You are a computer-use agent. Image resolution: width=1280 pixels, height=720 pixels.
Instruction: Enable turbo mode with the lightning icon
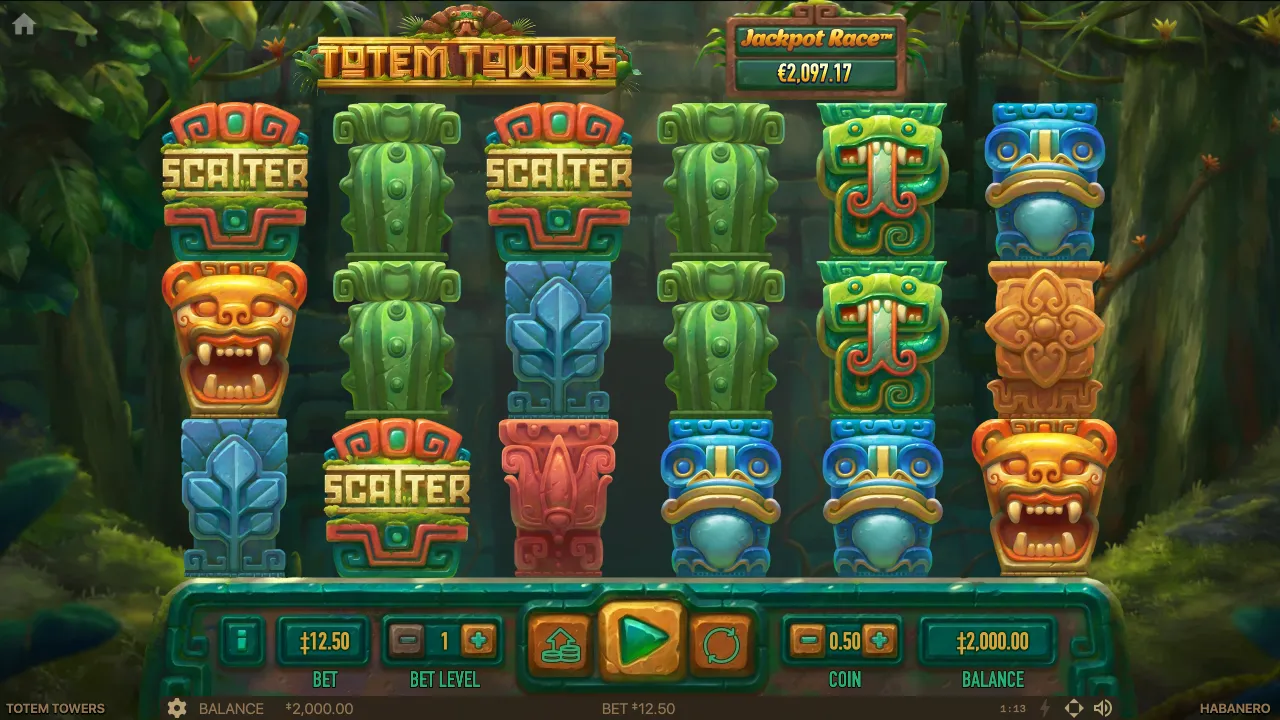point(1044,708)
